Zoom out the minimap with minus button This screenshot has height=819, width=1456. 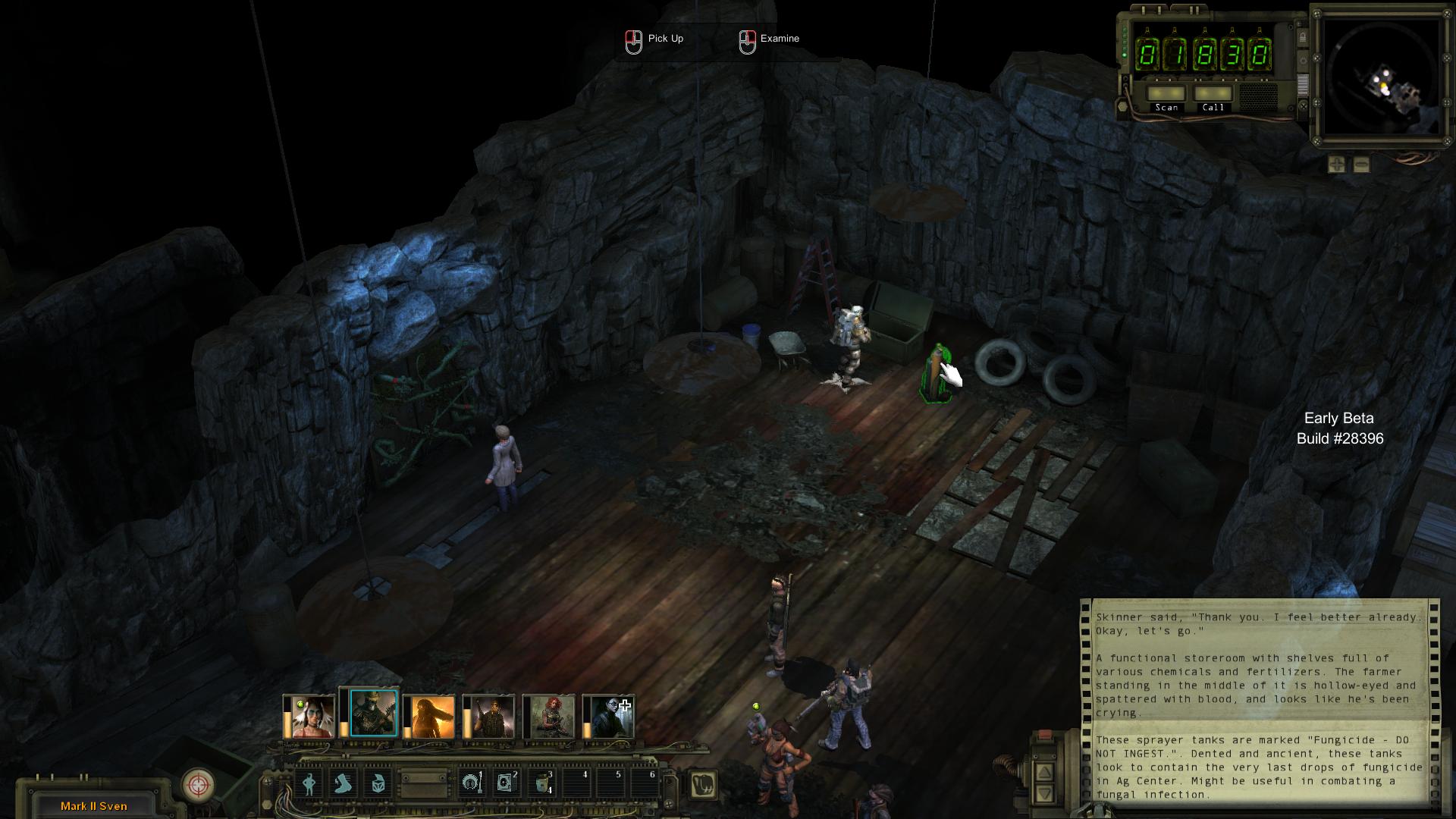pyautogui.click(x=1361, y=165)
